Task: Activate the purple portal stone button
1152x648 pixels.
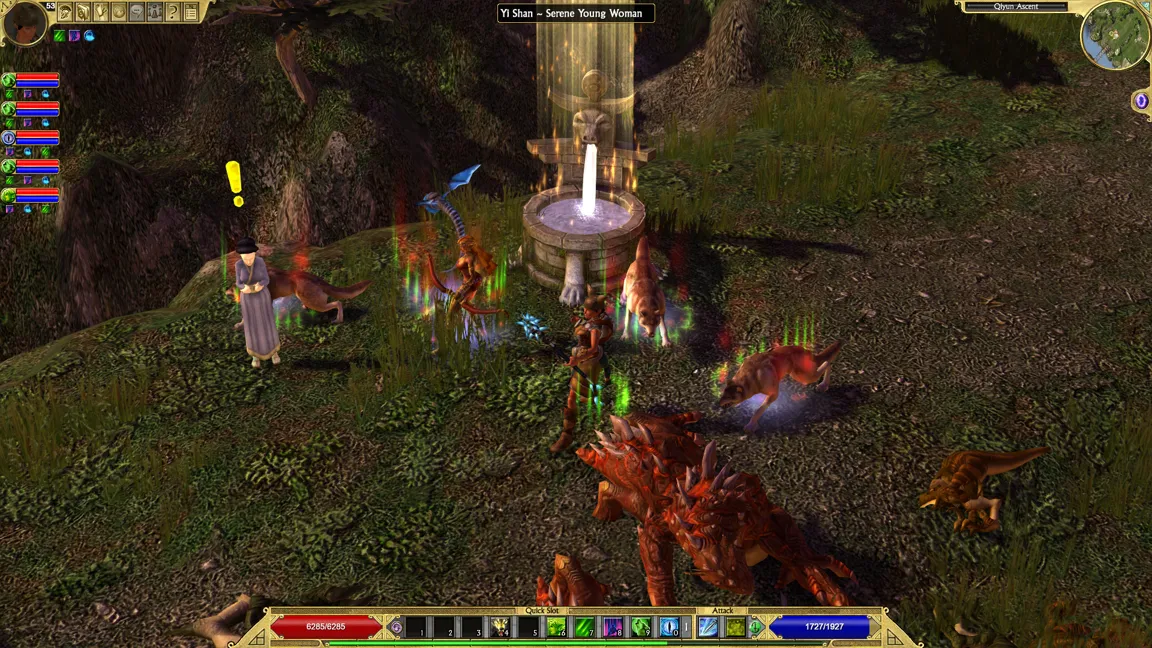Action: pos(1141,101)
